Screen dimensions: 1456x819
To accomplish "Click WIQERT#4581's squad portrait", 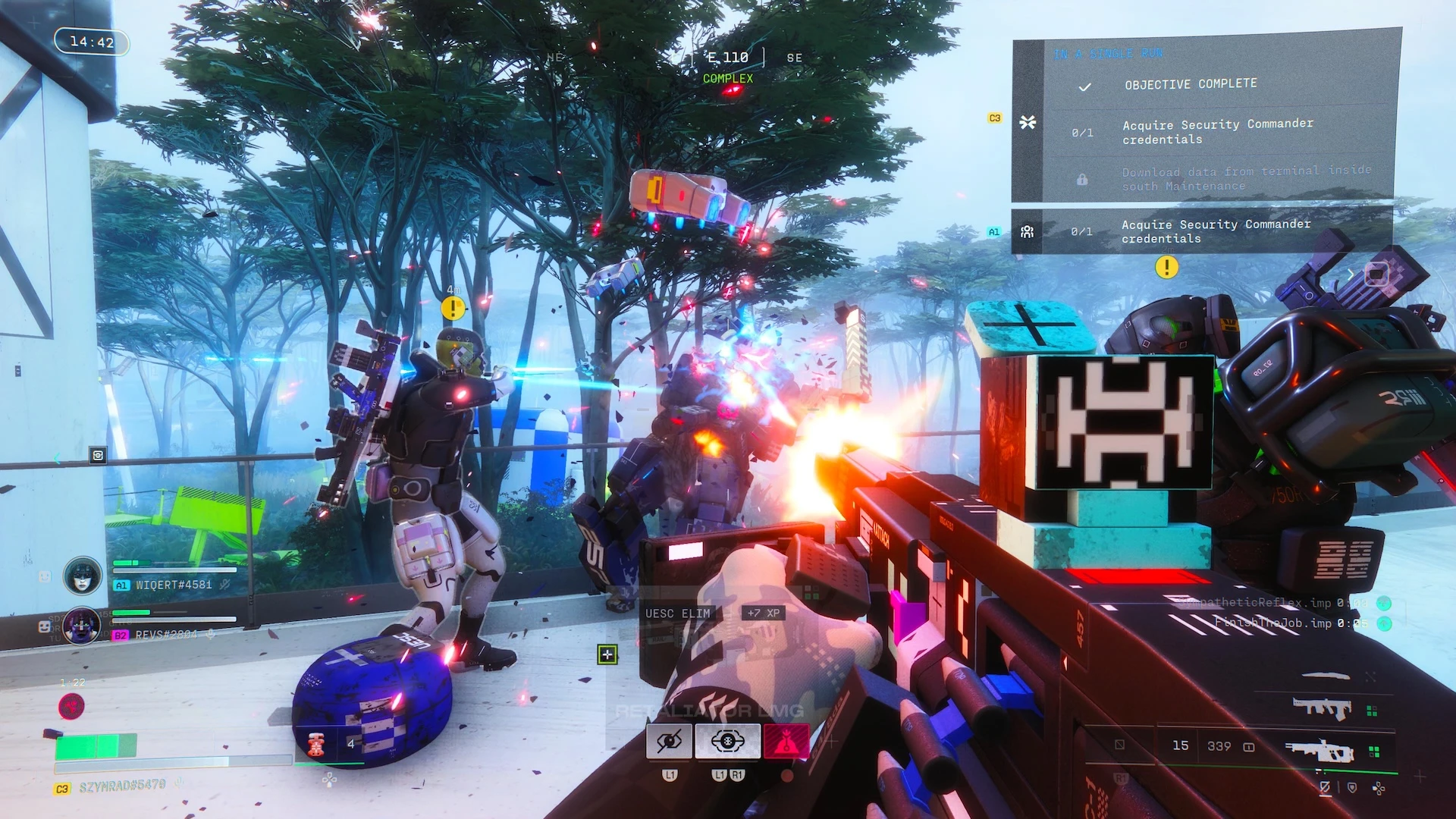I will (83, 576).
